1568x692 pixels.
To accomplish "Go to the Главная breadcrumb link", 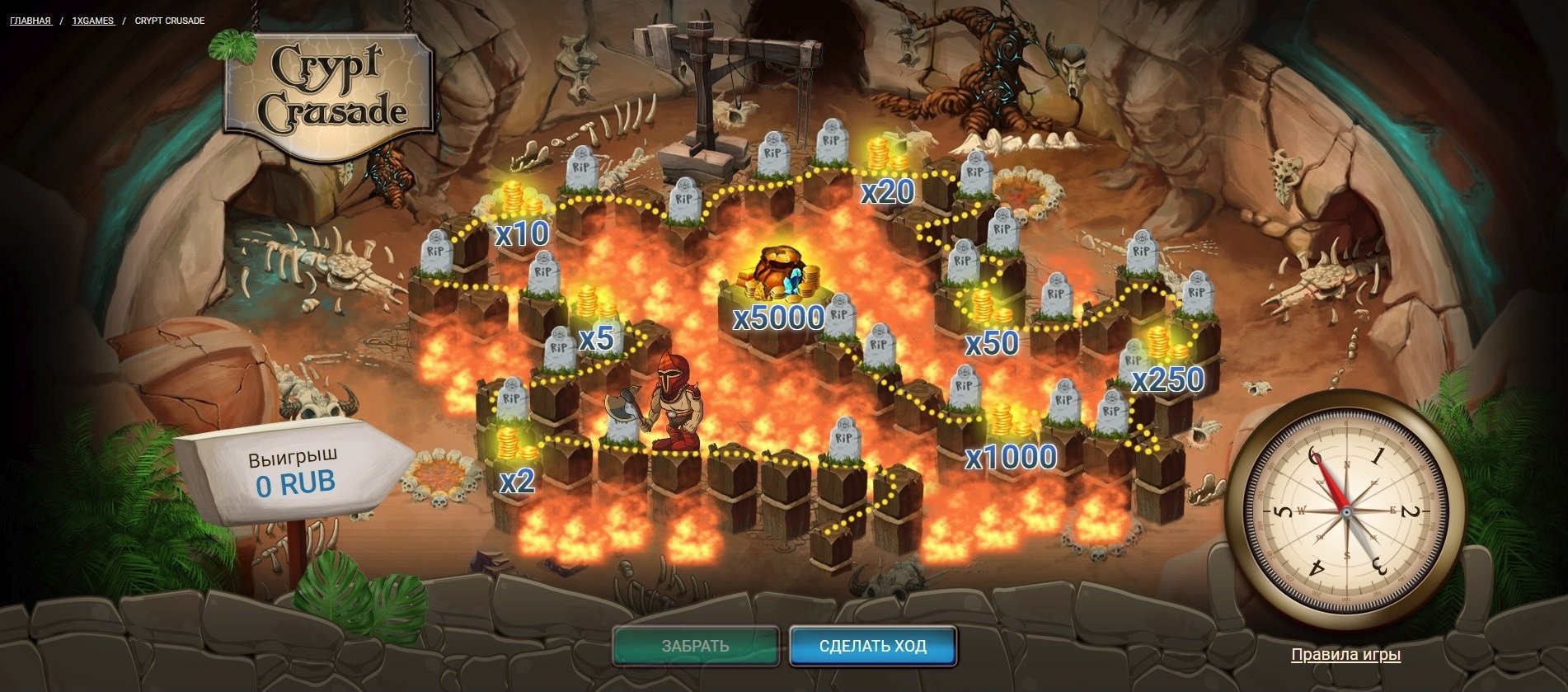I will pyautogui.click(x=31, y=21).
